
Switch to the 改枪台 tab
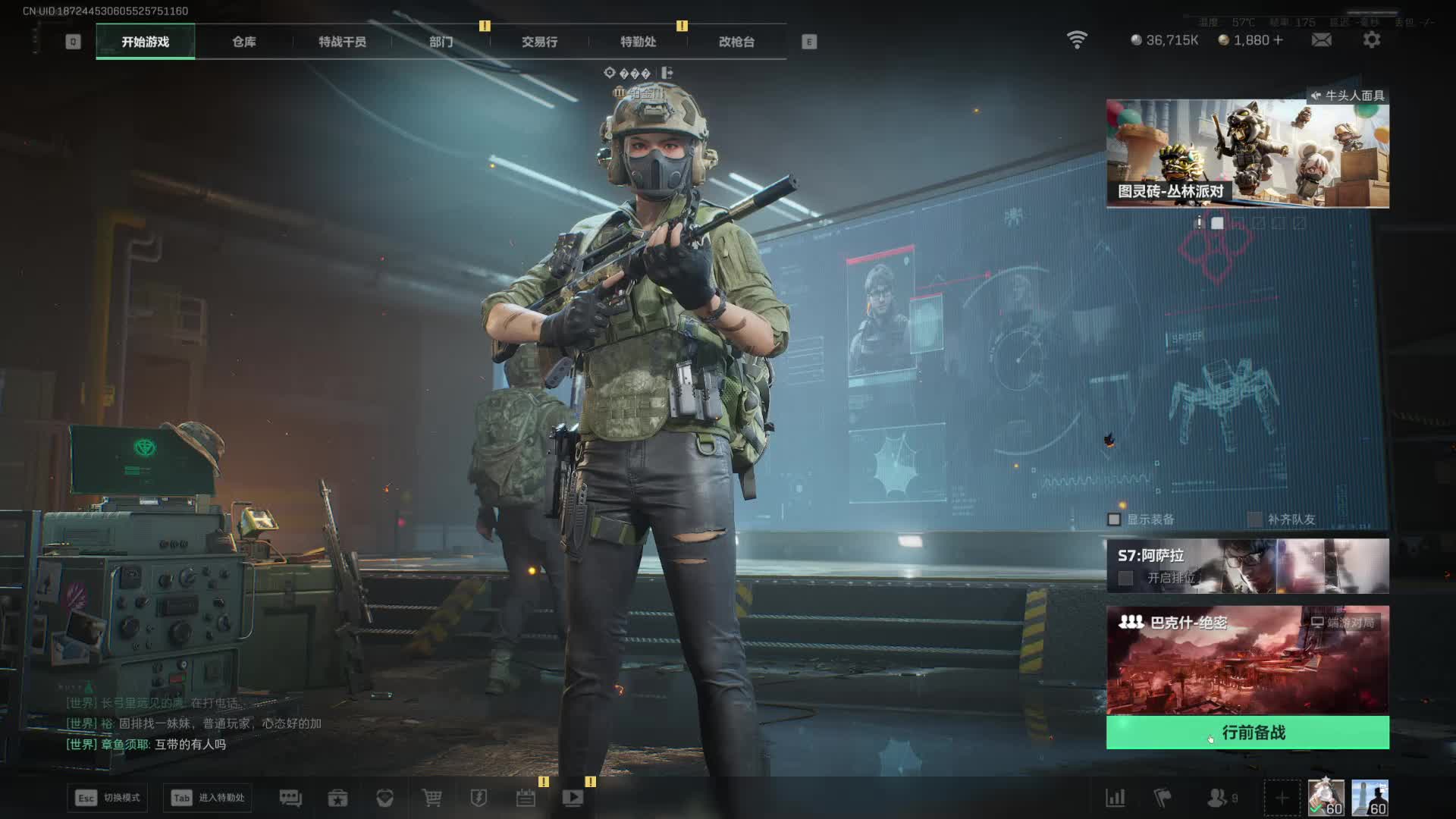pos(736,42)
